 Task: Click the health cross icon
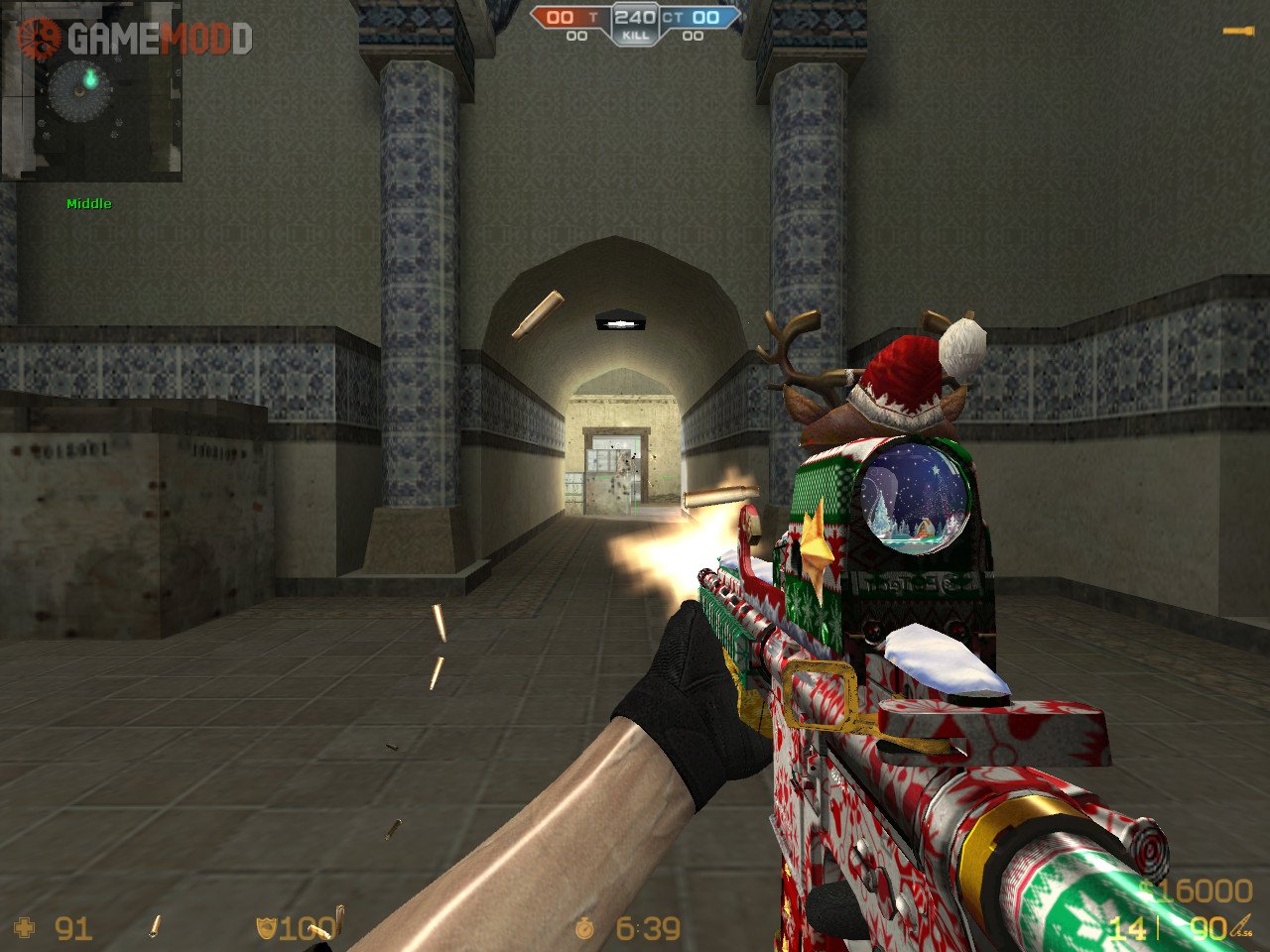[26, 928]
